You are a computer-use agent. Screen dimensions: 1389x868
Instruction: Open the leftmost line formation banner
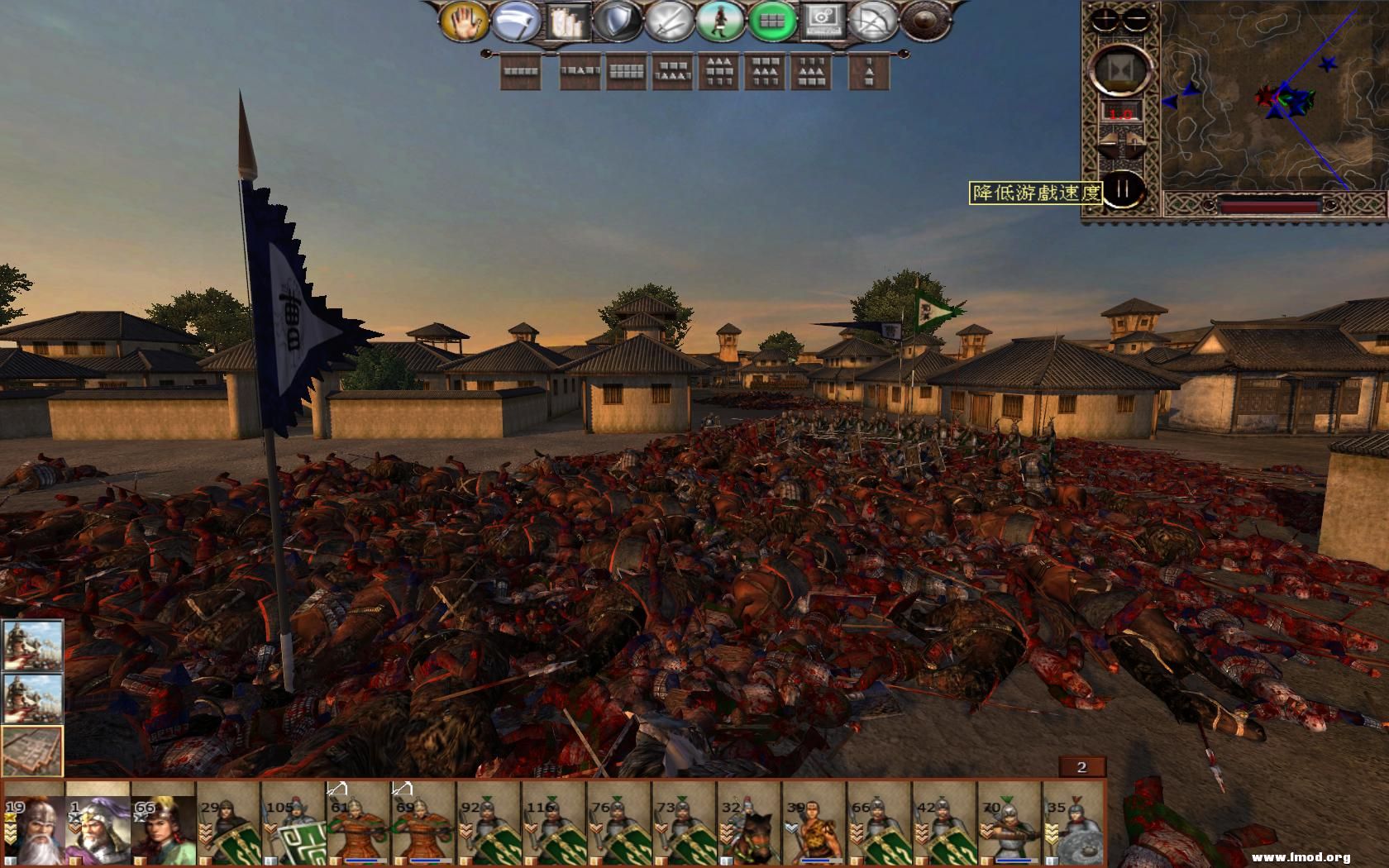tap(522, 73)
